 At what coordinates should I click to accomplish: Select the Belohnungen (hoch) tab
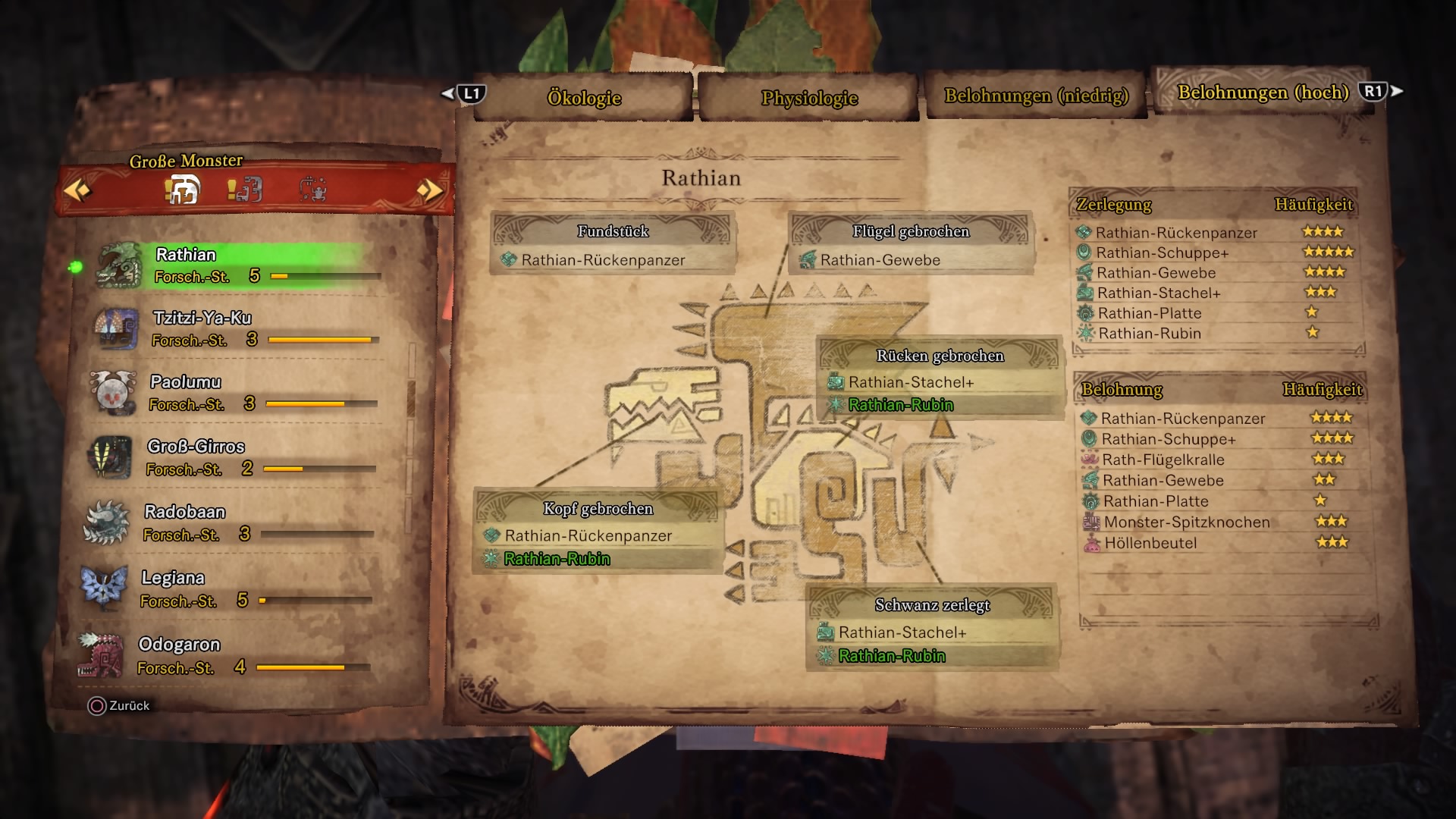1263,93
